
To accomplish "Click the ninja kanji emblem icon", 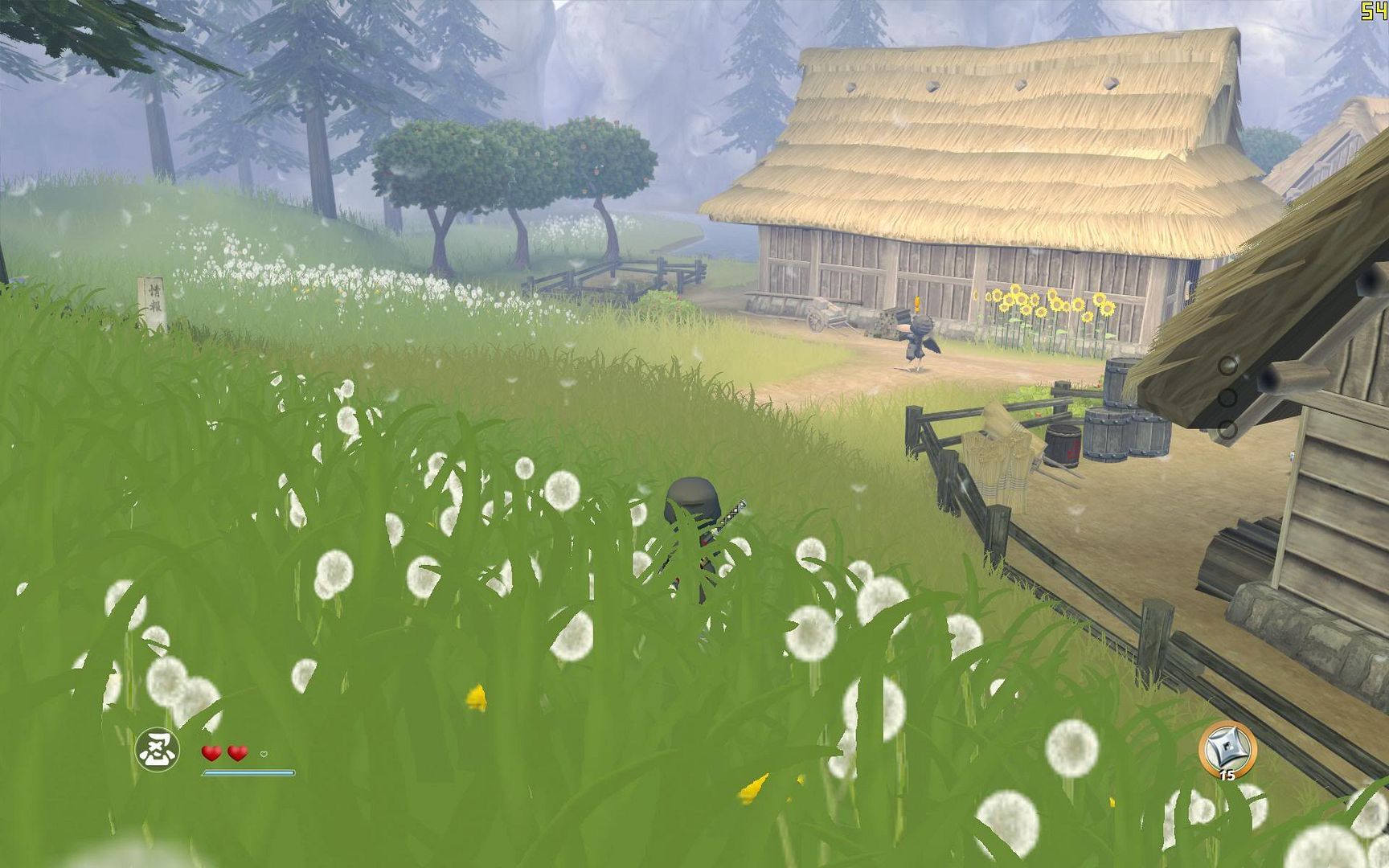I will coord(157,750).
